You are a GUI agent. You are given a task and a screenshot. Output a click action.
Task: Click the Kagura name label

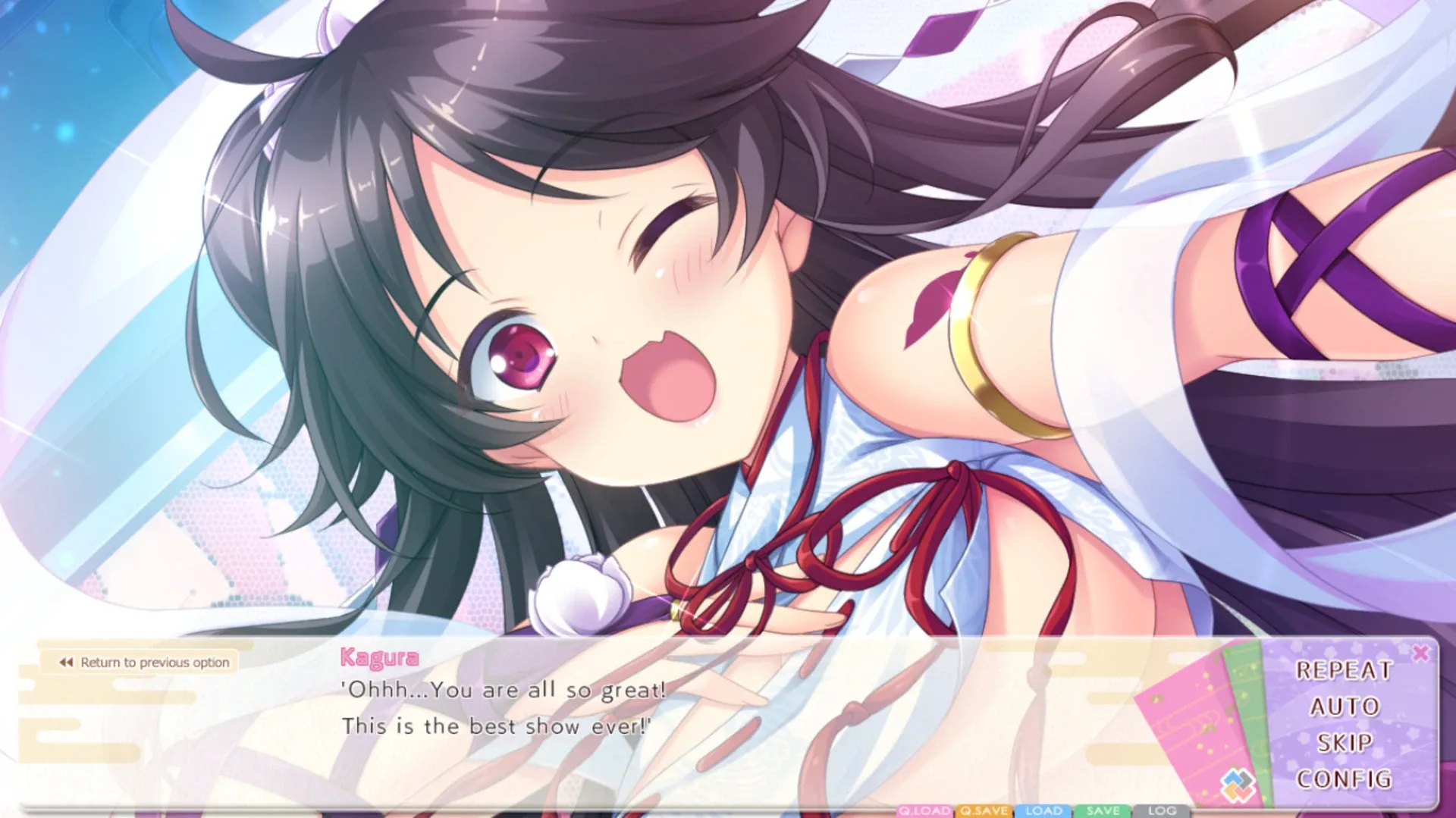point(378,657)
